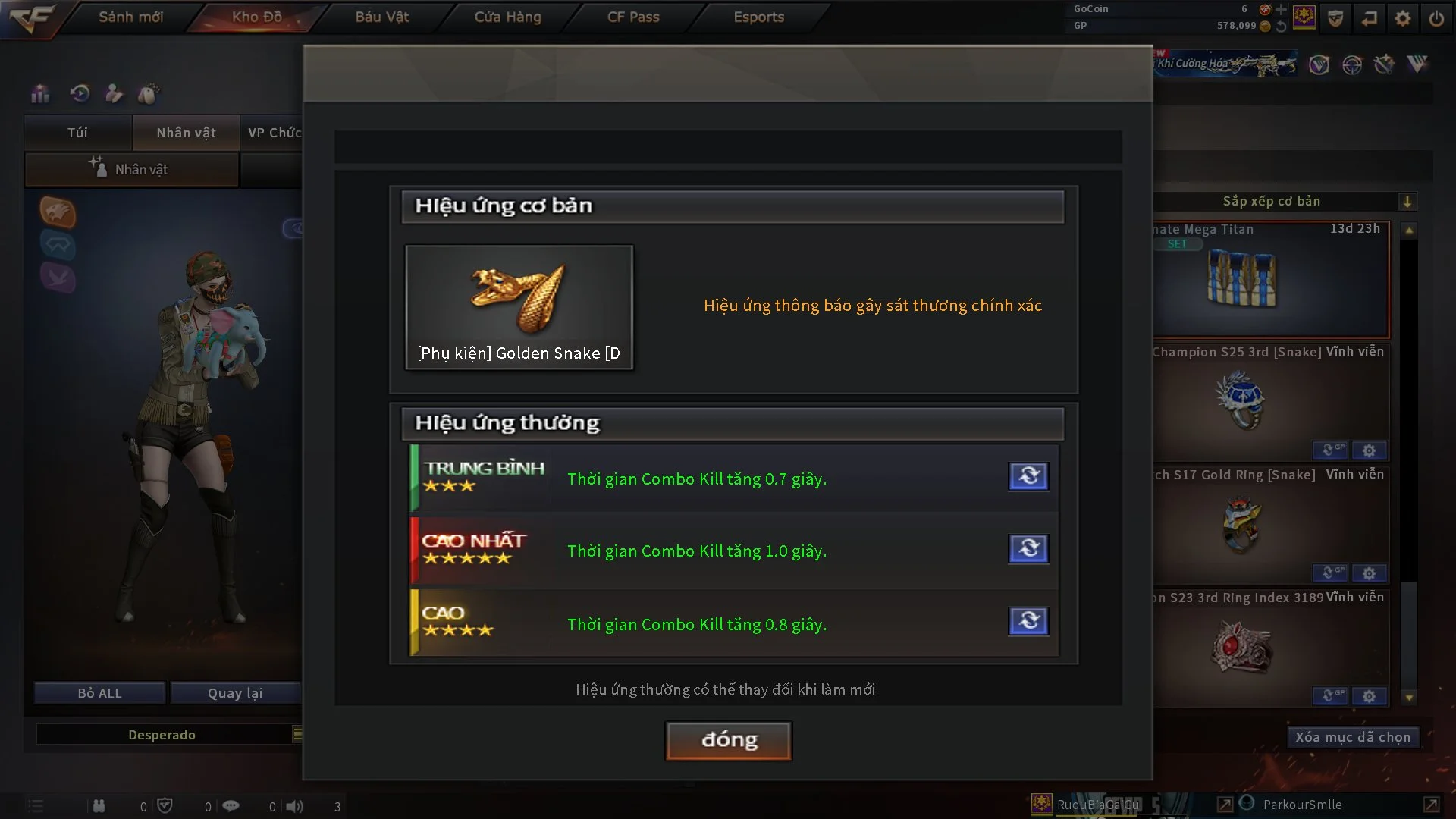Viewport: 1456px width, 819px height.
Task: Go to the Báu Vật tab
Action: [381, 17]
